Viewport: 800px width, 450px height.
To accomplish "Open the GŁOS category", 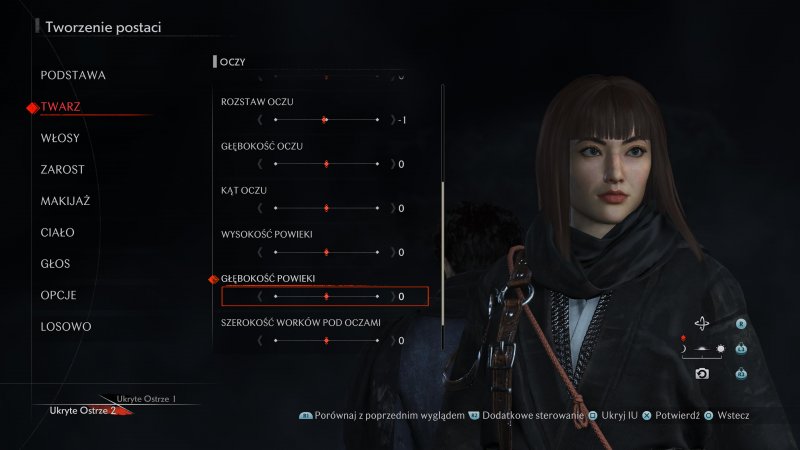I will coord(57,264).
